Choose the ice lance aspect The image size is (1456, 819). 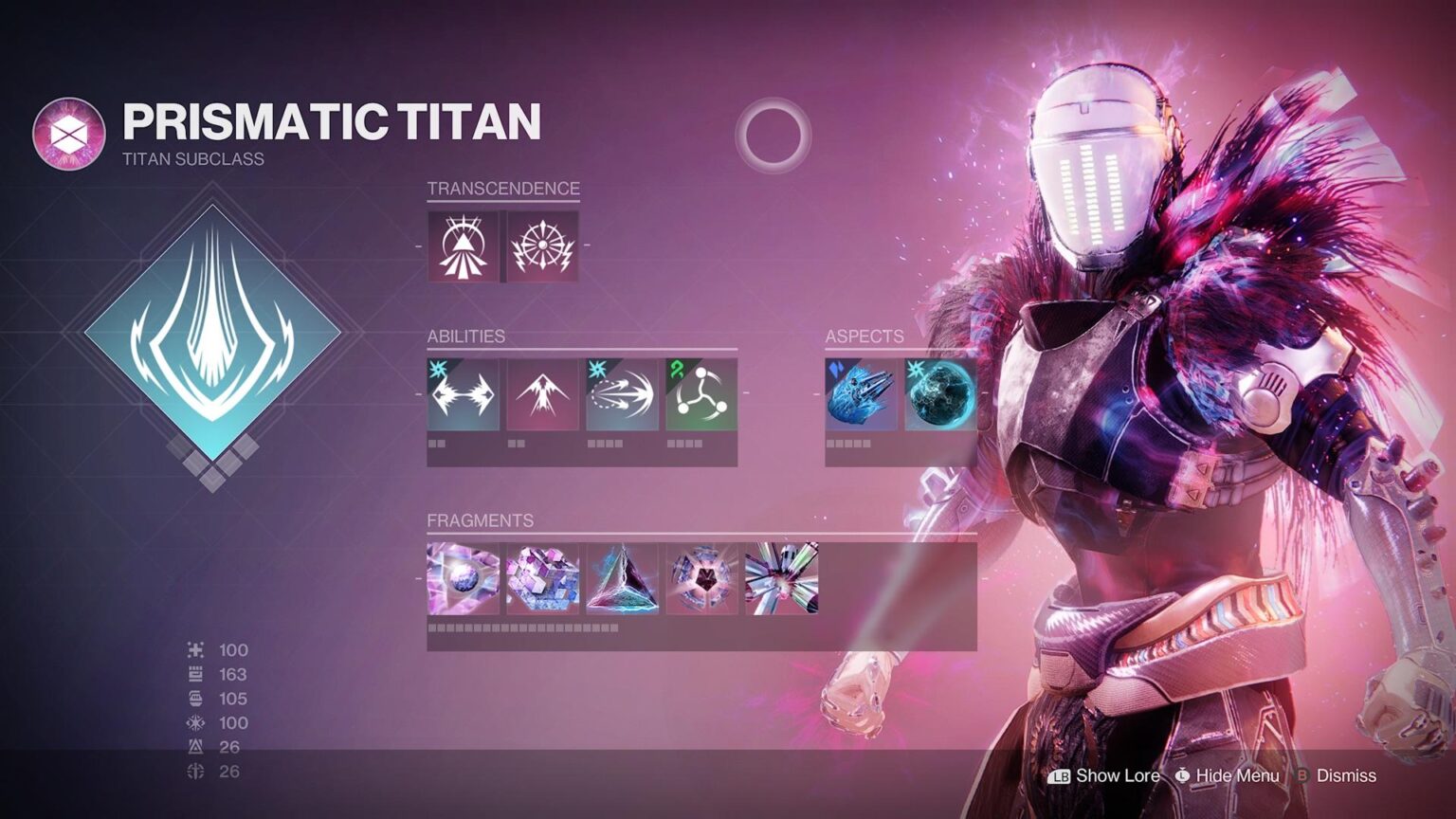[x=861, y=394]
